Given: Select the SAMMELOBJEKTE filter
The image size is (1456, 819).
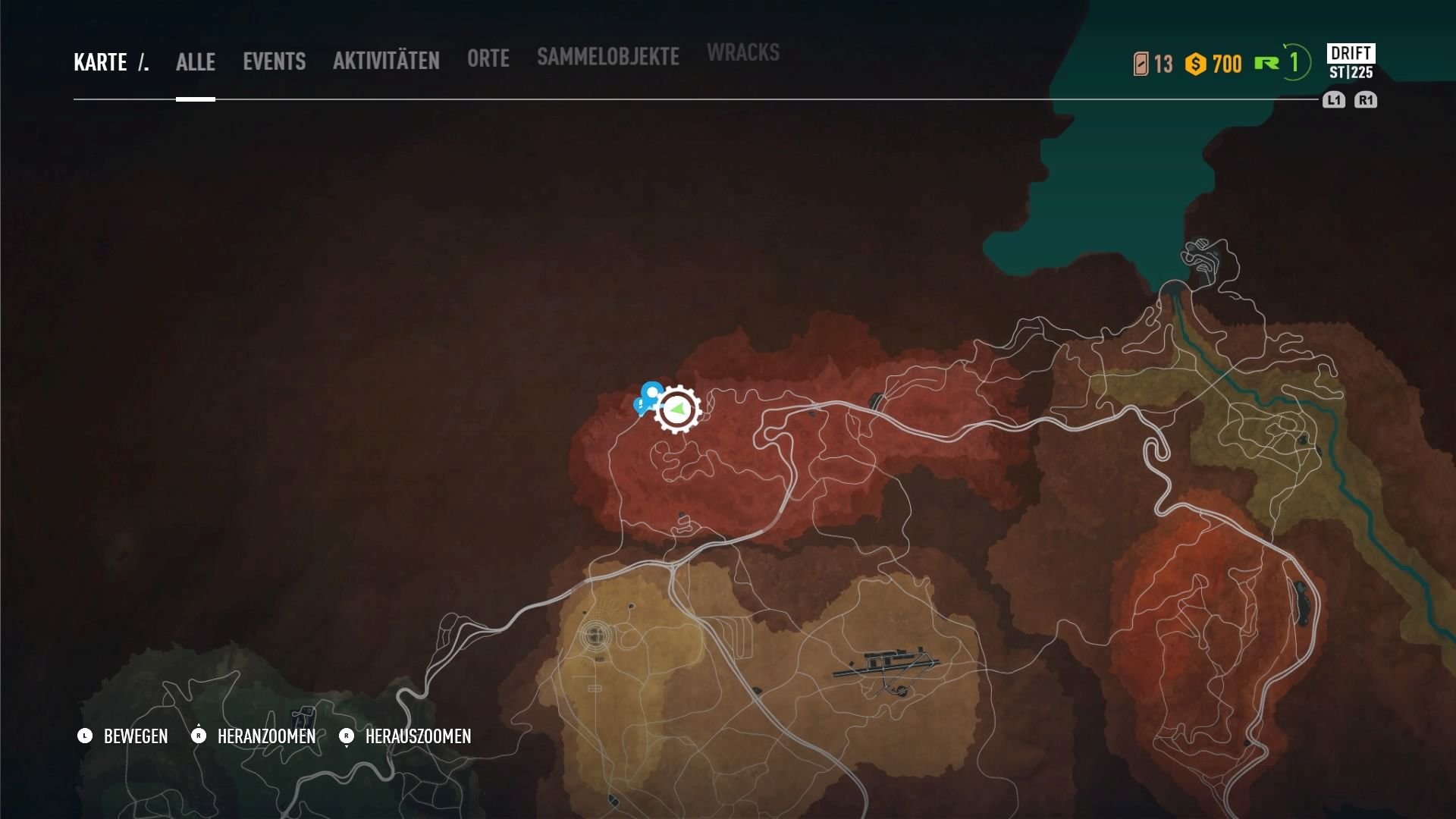Looking at the screenshot, I should [607, 56].
